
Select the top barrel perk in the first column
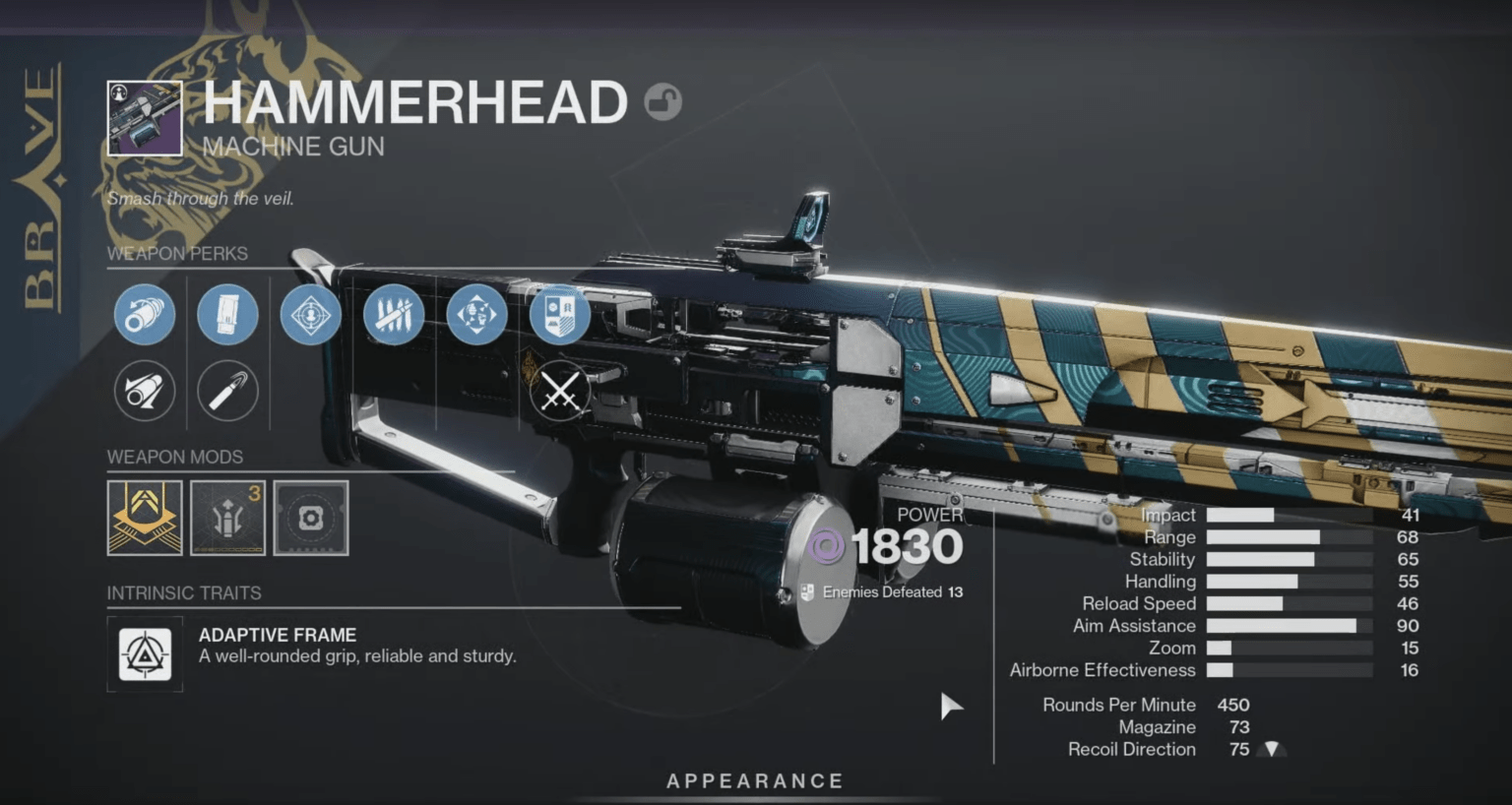[144, 315]
